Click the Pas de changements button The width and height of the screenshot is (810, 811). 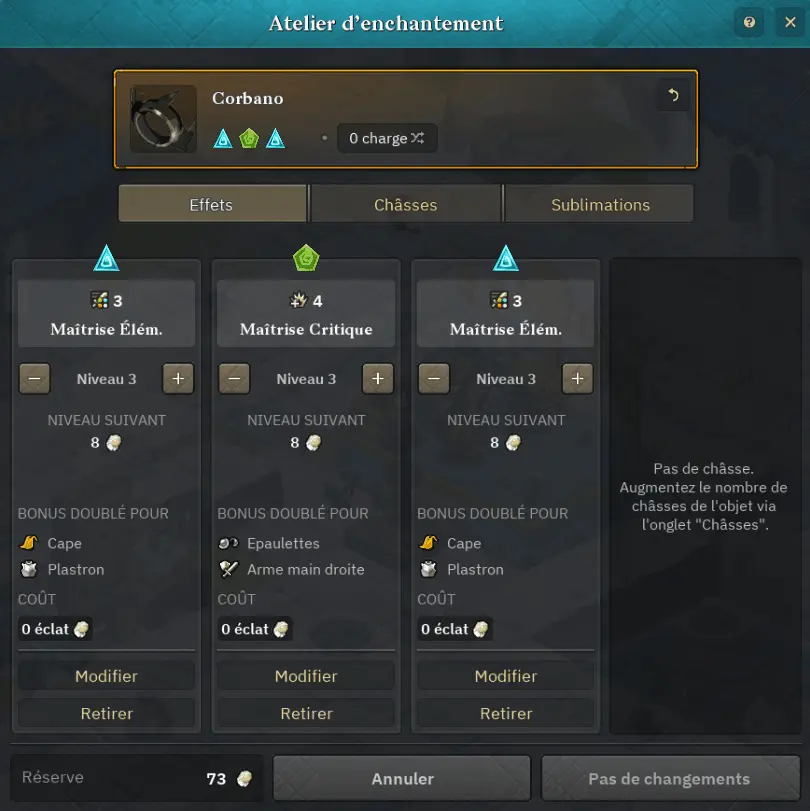[x=669, y=779]
